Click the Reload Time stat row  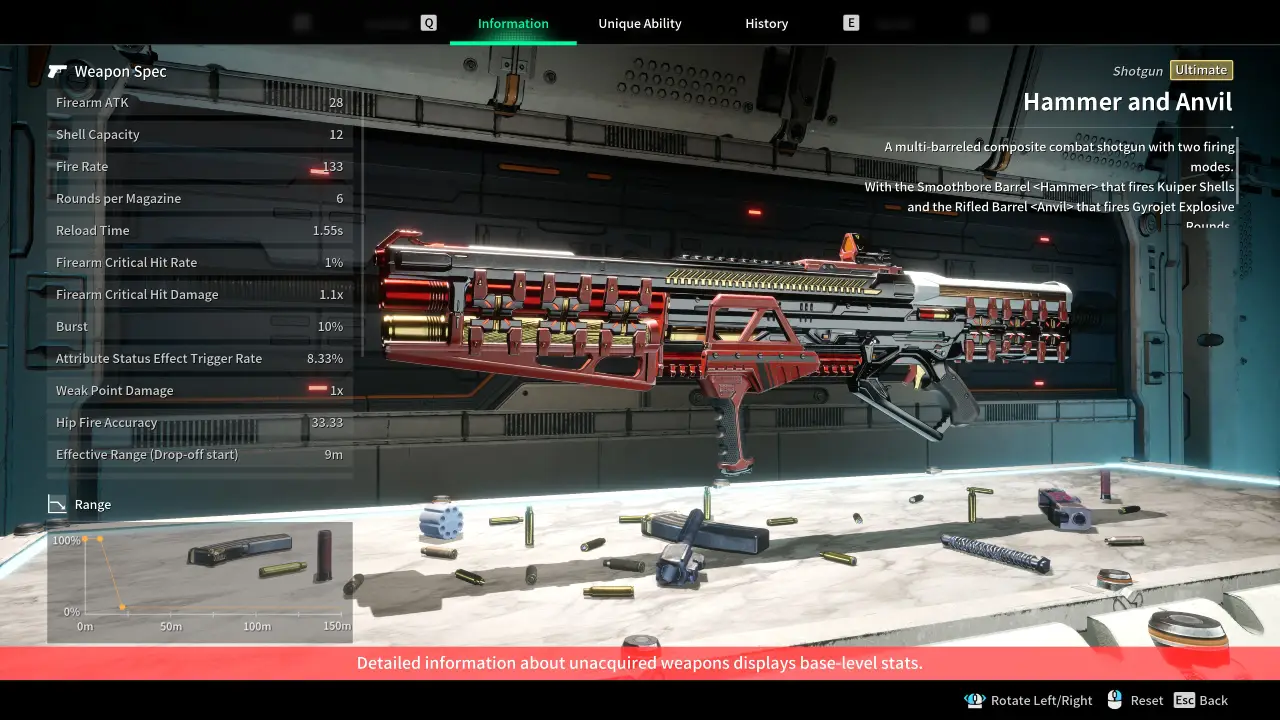coord(199,230)
